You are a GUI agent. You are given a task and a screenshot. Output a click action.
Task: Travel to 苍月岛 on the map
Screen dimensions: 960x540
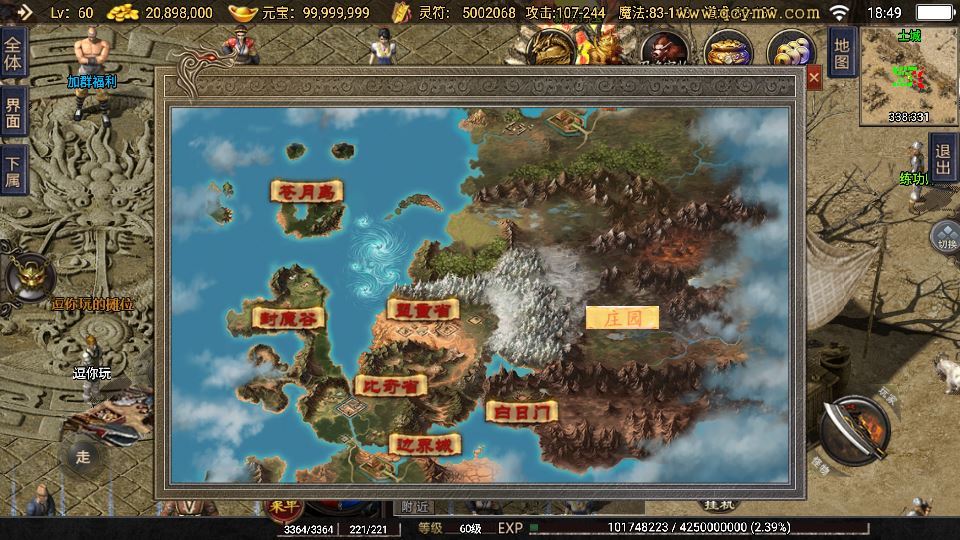[x=307, y=190]
